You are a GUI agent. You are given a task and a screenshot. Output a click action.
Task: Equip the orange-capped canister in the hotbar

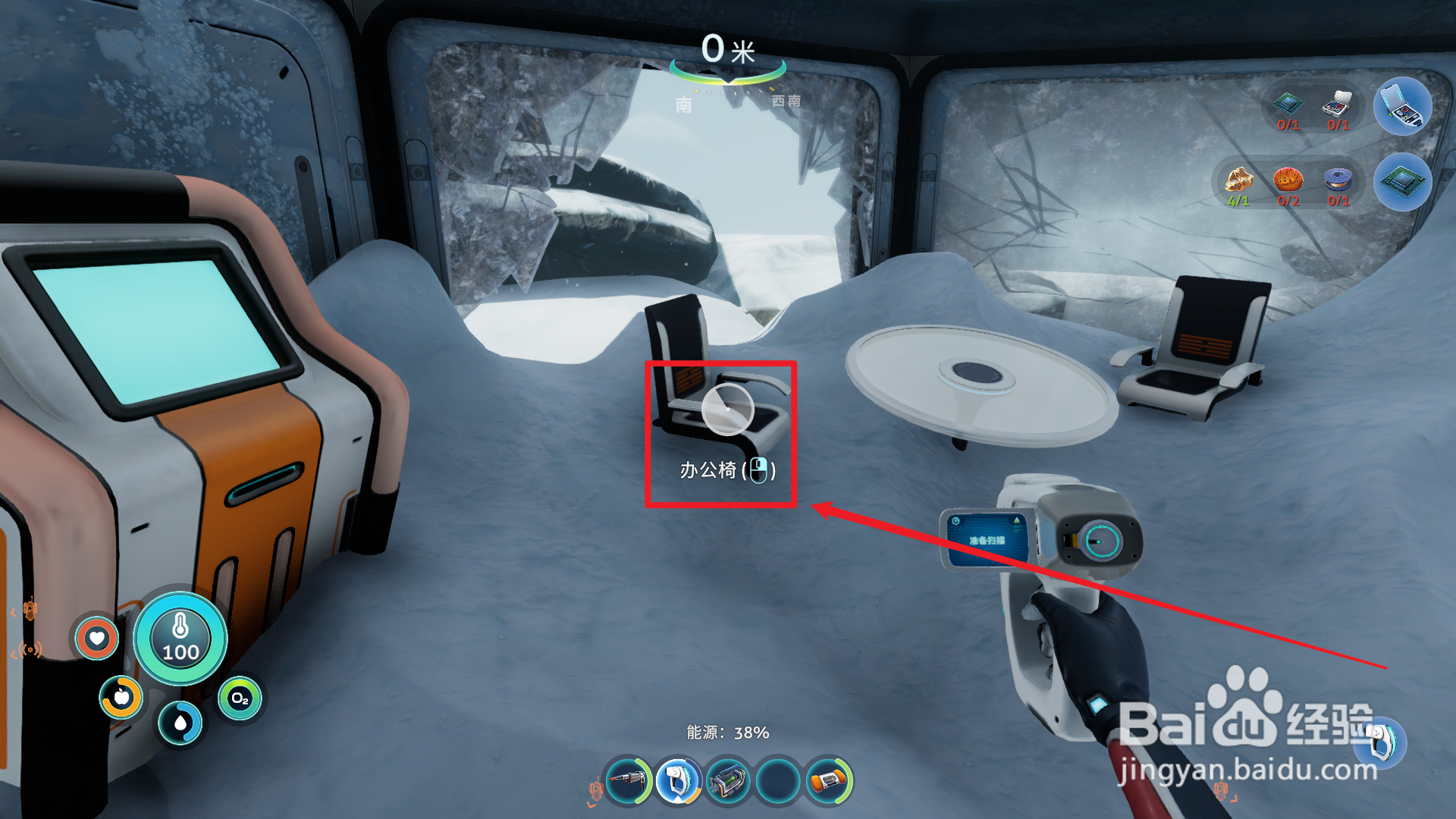coord(828,780)
